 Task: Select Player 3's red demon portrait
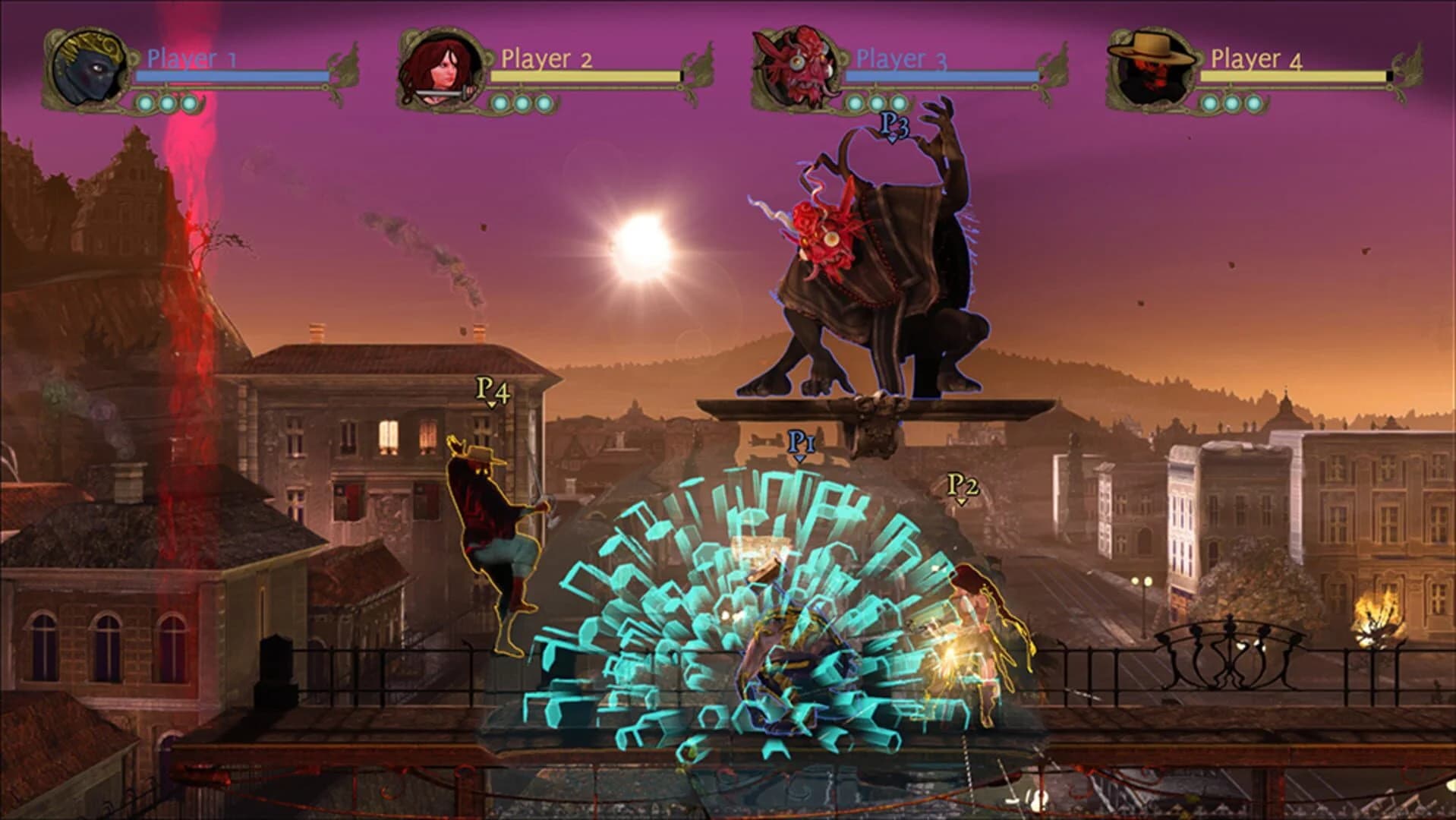(x=793, y=67)
